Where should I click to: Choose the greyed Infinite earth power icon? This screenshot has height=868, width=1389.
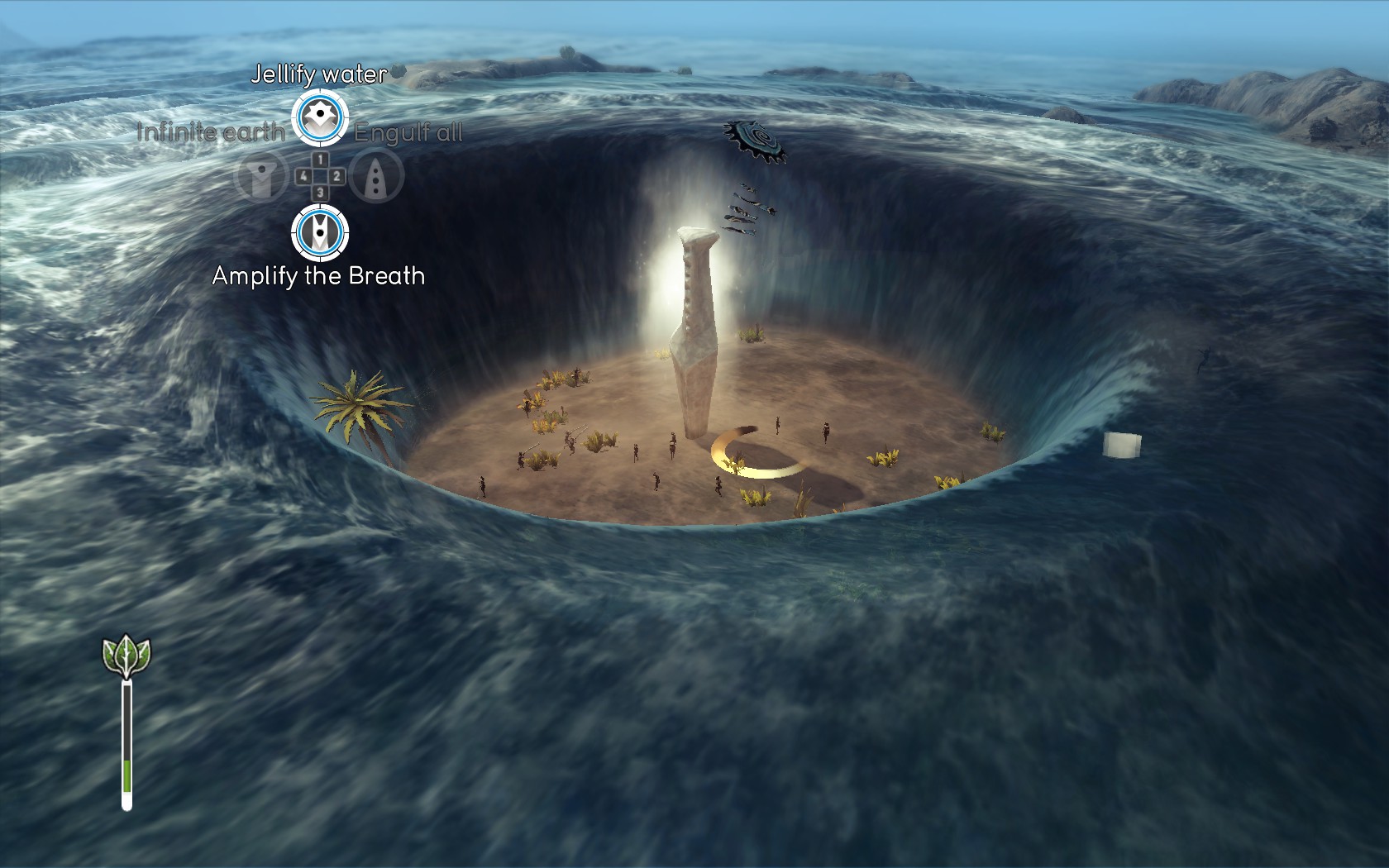(x=262, y=175)
